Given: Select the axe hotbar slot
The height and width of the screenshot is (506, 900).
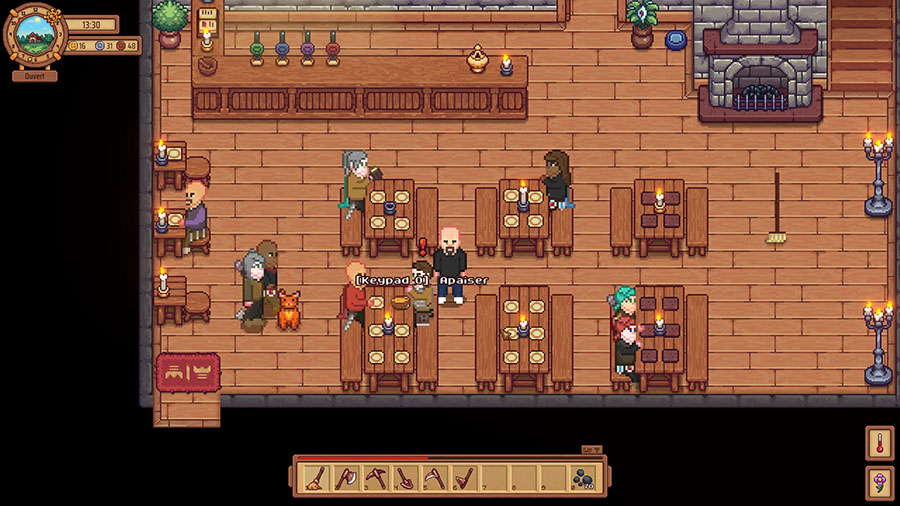Looking at the screenshot, I should (346, 478).
